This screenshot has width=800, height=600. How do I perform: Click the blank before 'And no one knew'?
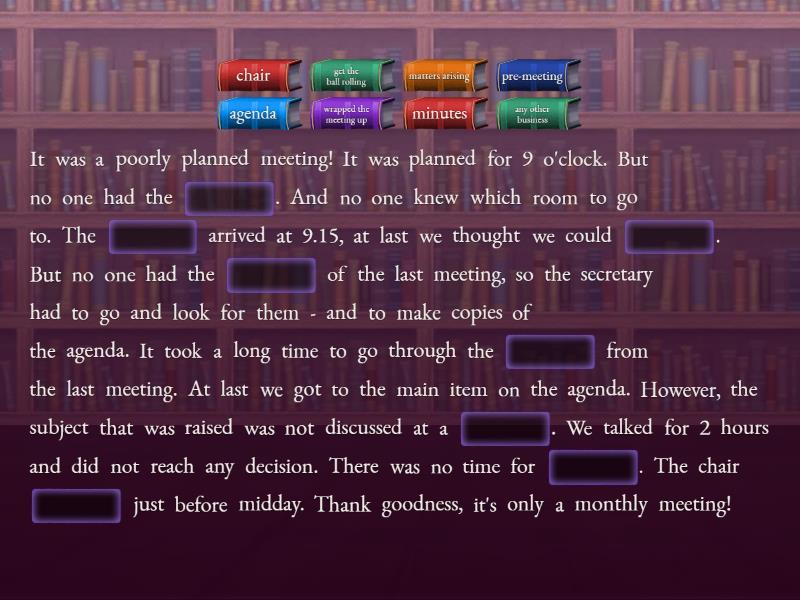[230, 198]
